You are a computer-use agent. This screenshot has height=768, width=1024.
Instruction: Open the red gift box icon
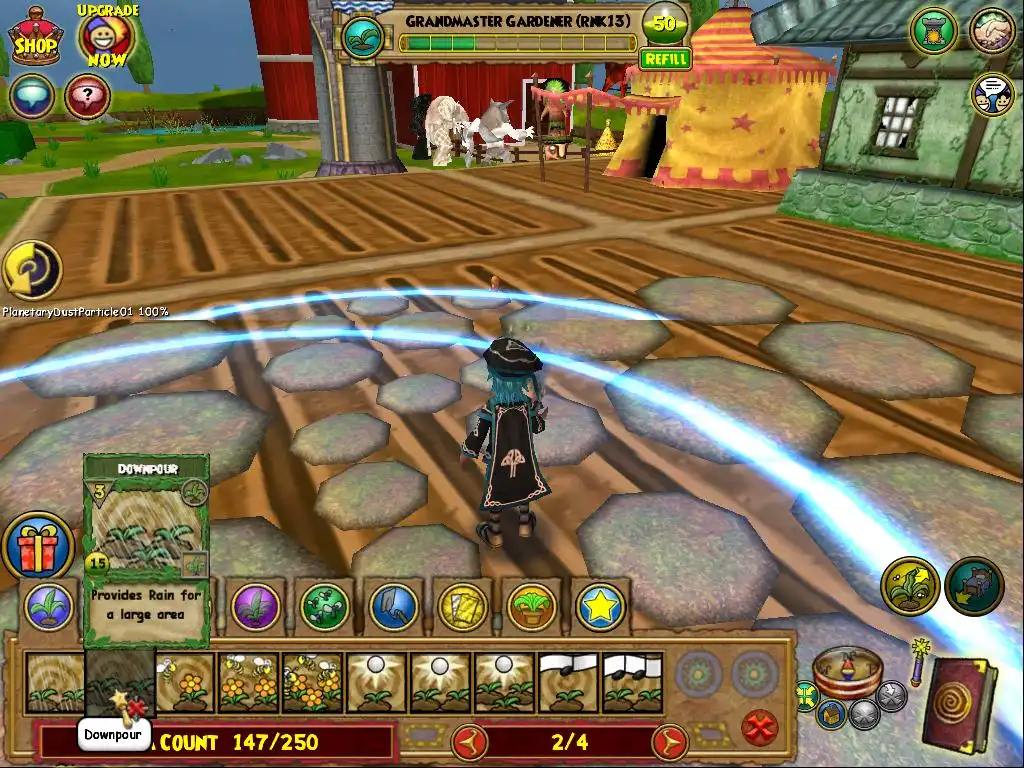click(x=38, y=546)
